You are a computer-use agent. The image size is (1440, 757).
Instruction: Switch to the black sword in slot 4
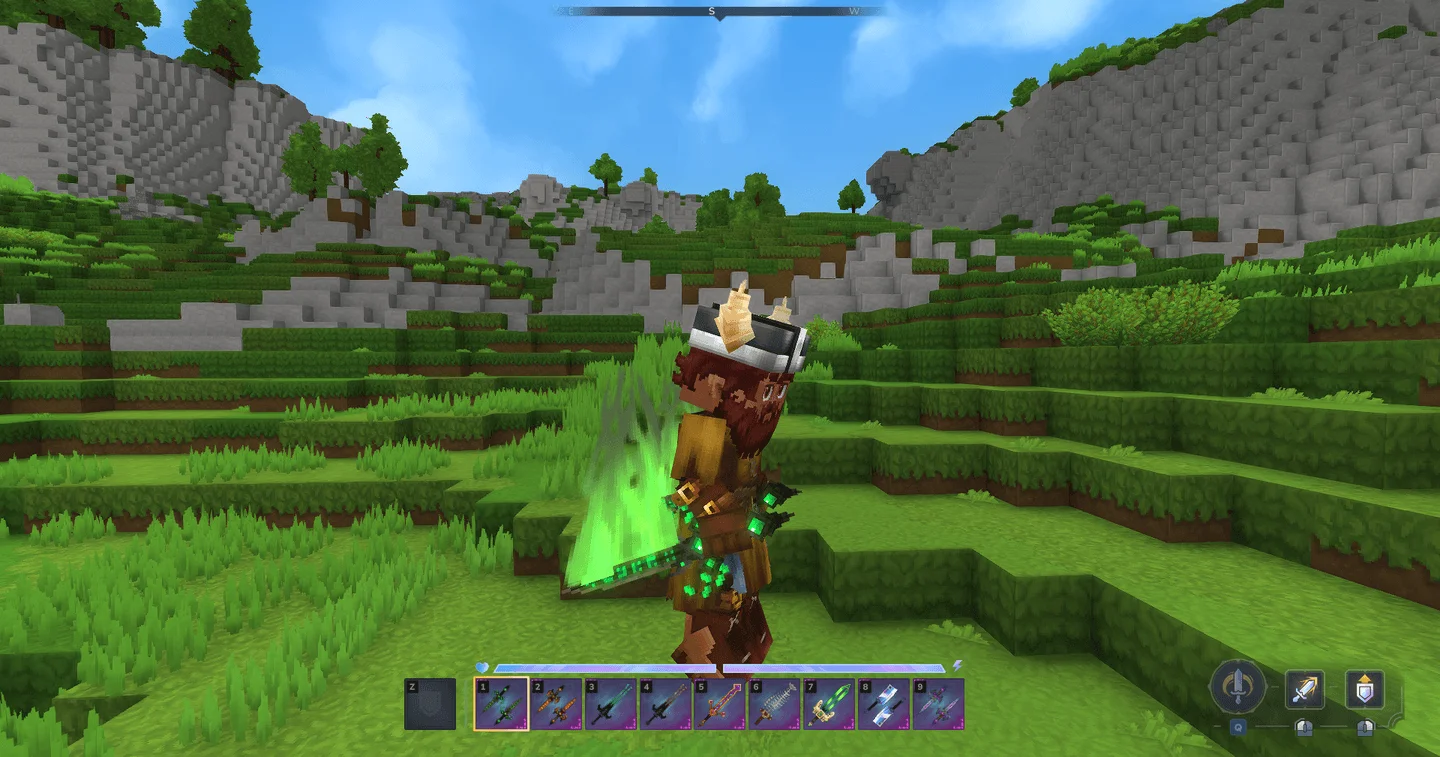click(665, 704)
